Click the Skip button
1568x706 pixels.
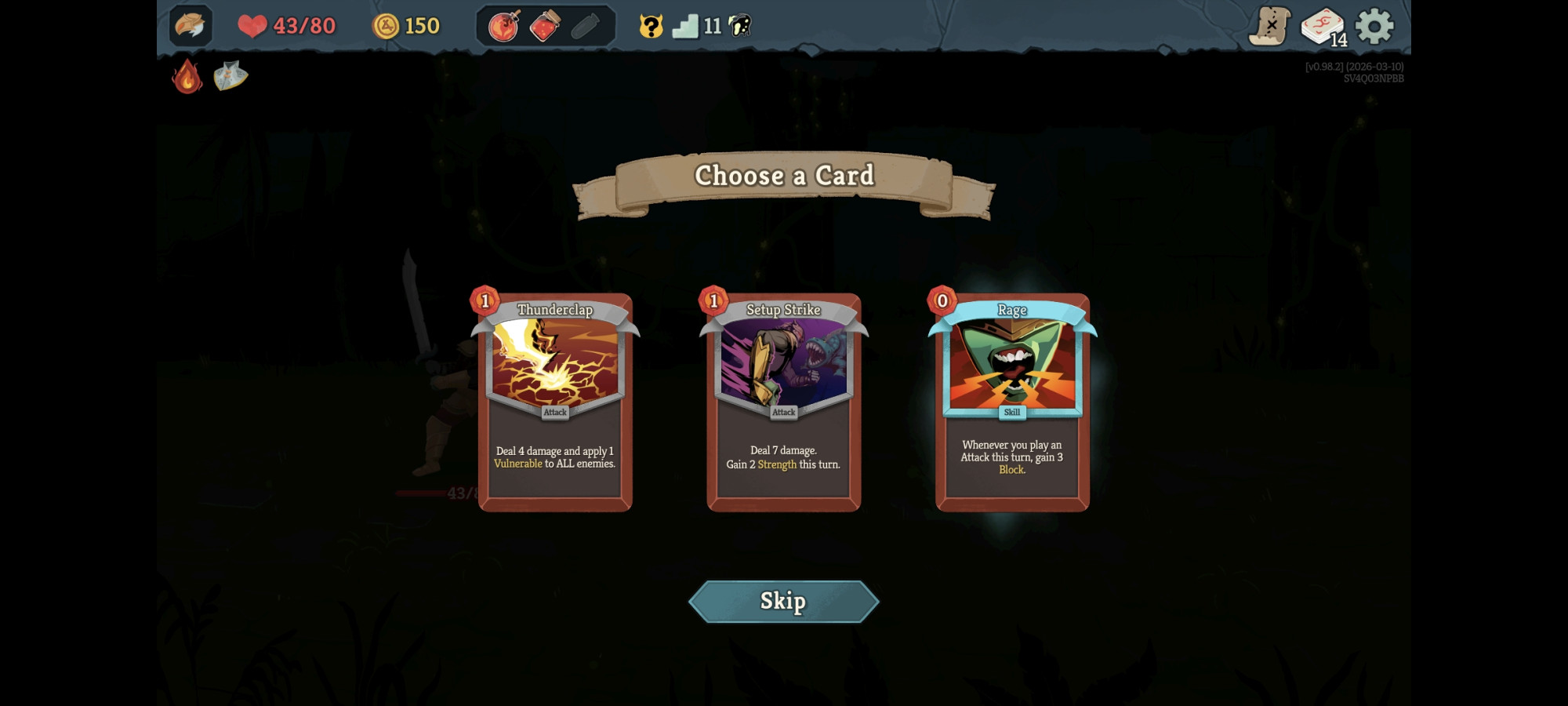pos(783,601)
